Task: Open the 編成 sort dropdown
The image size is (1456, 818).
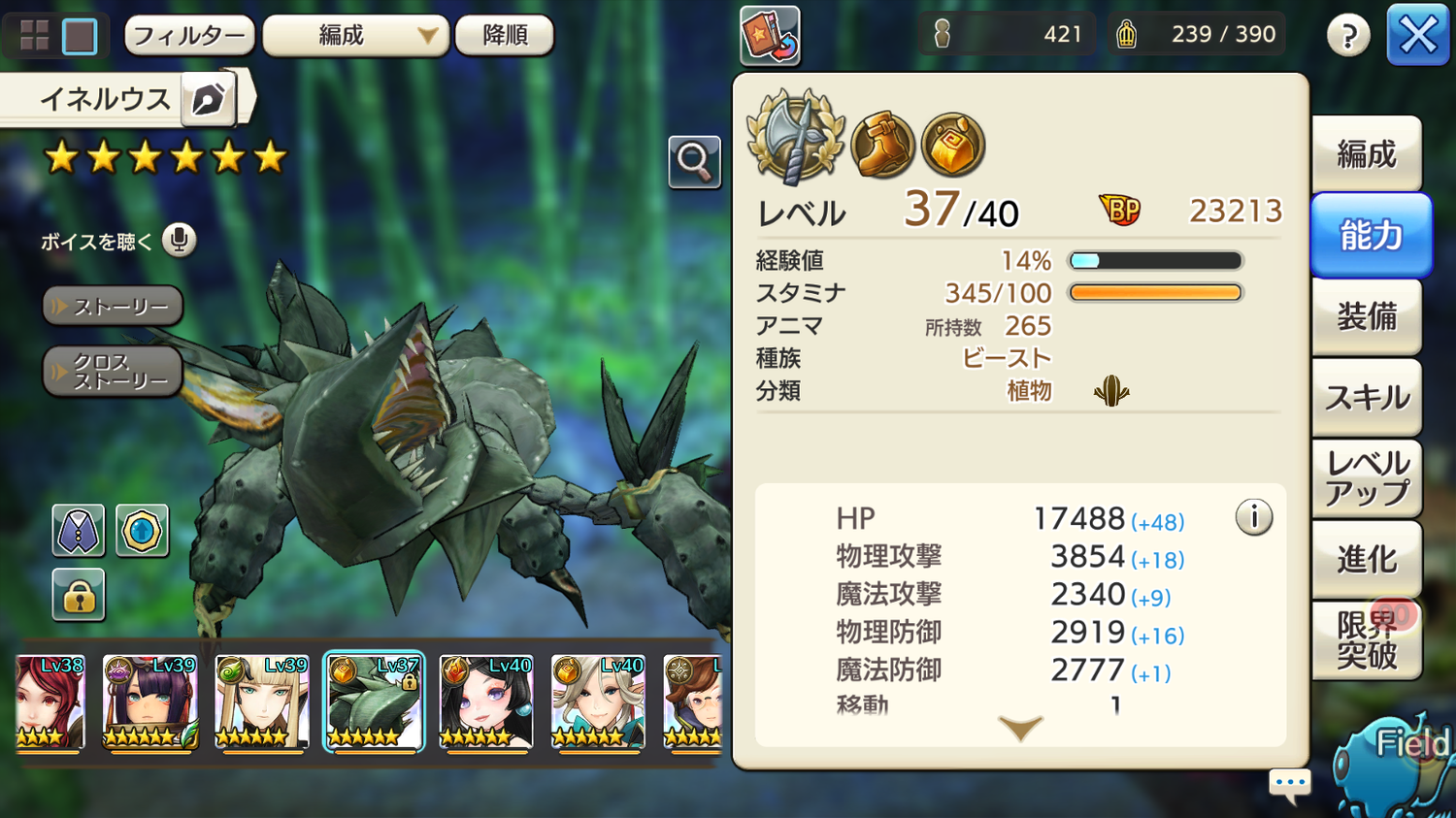Action: point(355,36)
